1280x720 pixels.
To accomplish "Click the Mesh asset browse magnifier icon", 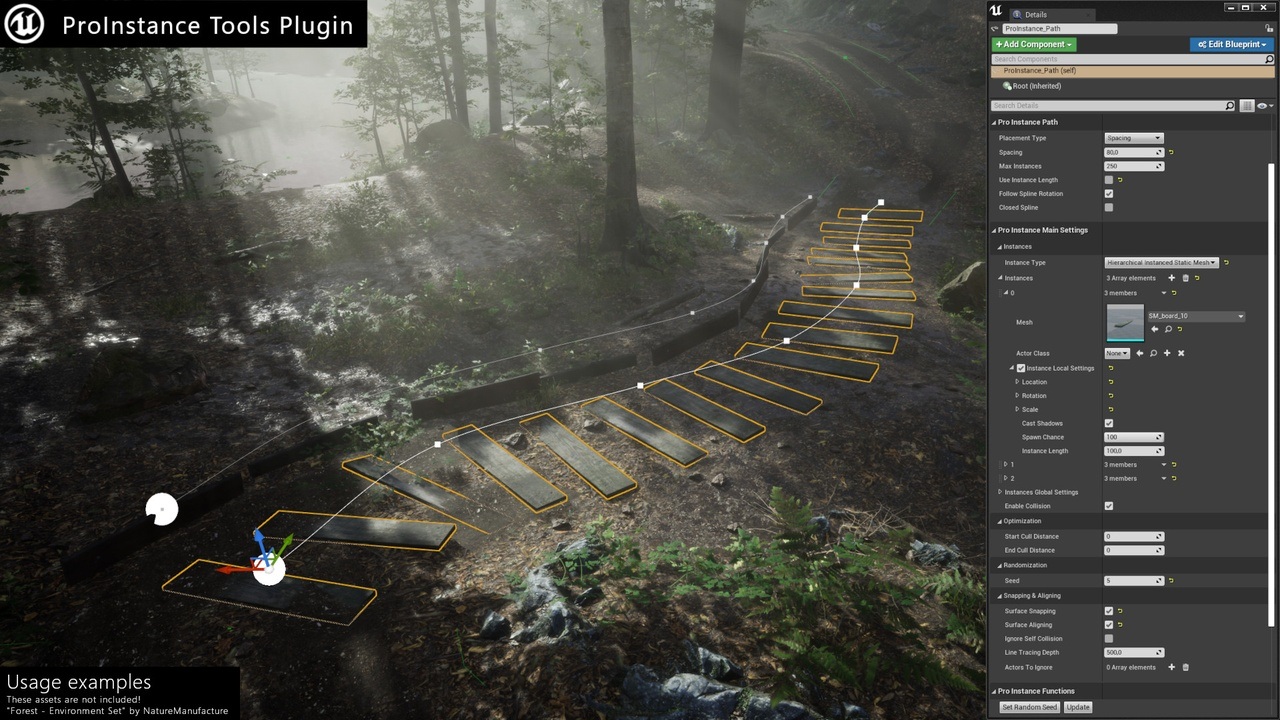I will click(1168, 329).
